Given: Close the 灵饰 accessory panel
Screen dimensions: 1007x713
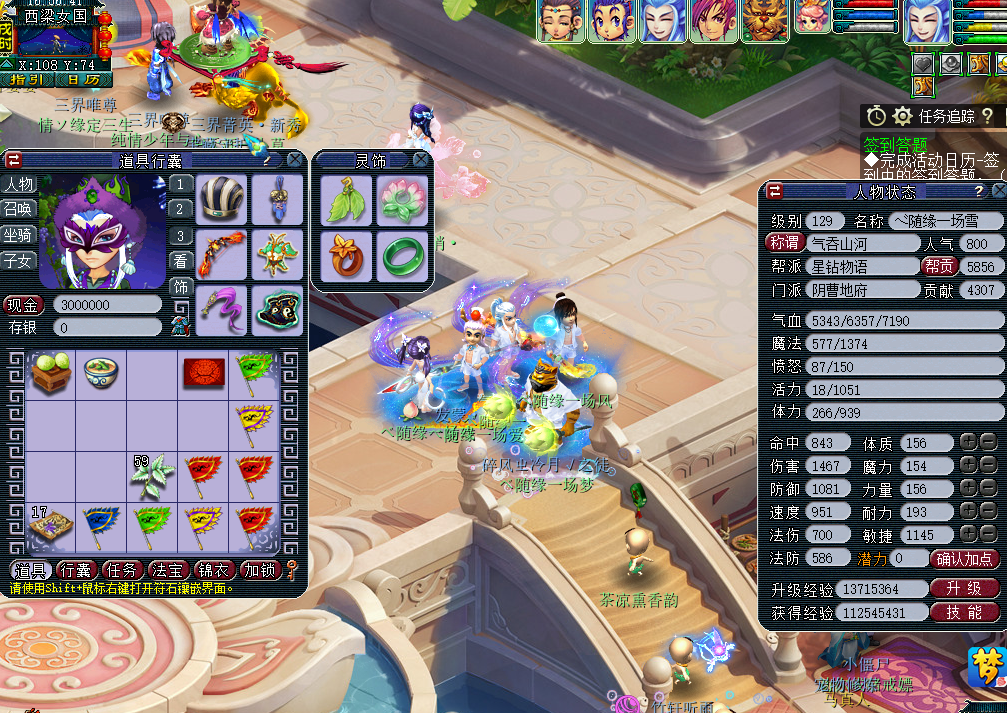Looking at the screenshot, I should pyautogui.click(x=421, y=160).
